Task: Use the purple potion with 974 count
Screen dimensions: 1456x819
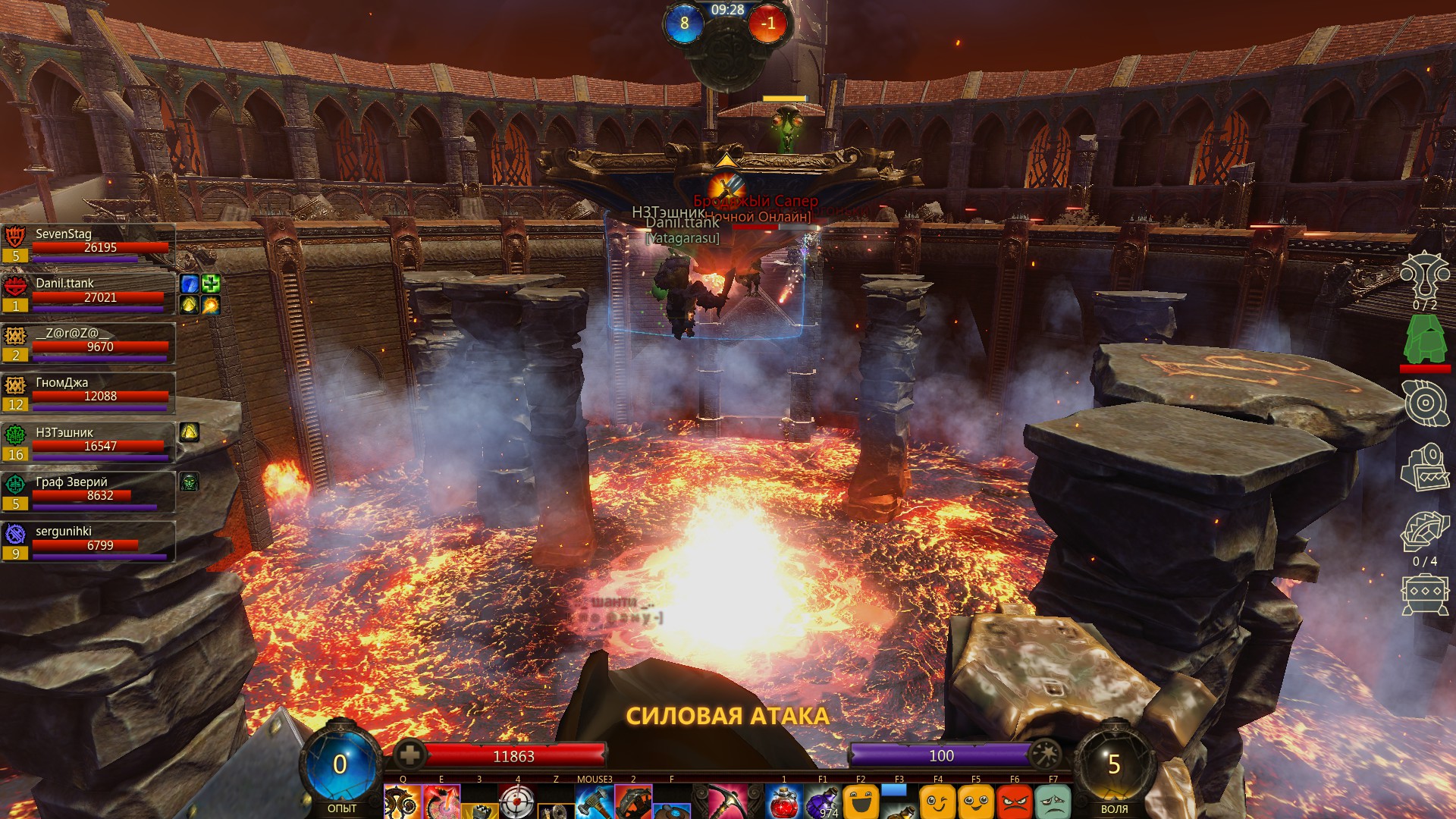Action: point(823,803)
